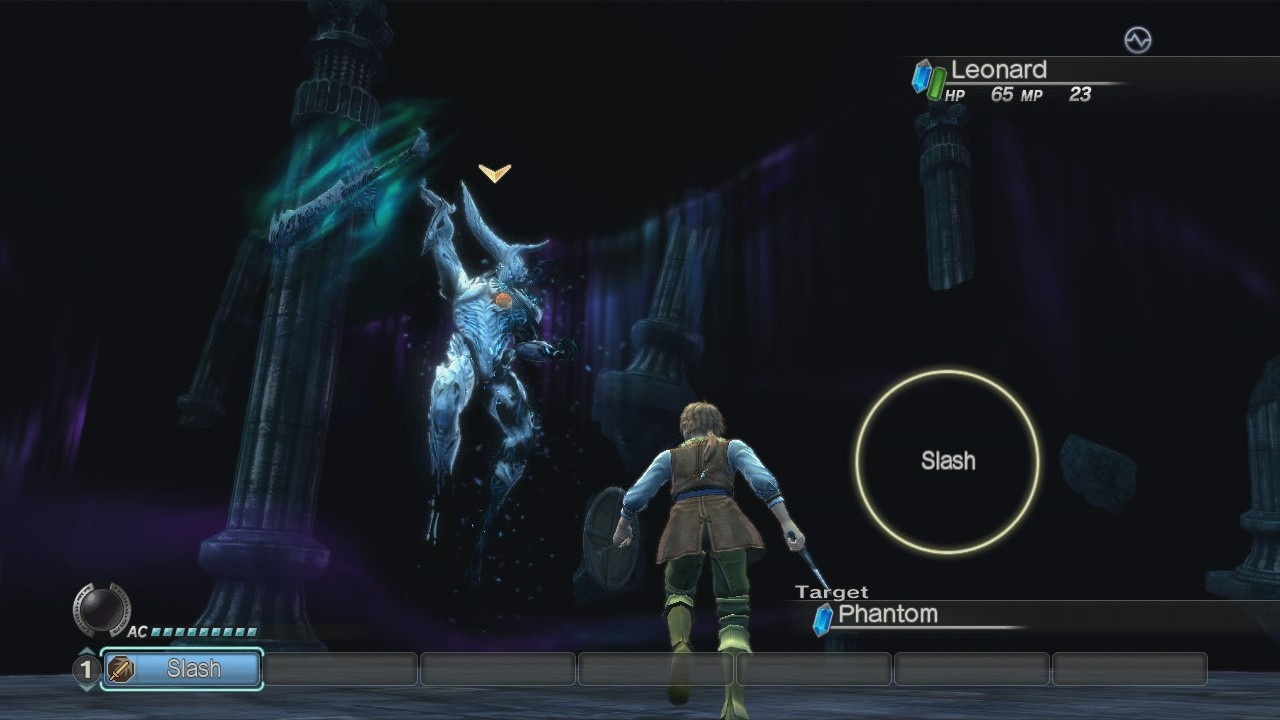Viewport: 1280px width, 720px height.
Task: Click the glowing Slash action ring
Action: click(x=948, y=461)
